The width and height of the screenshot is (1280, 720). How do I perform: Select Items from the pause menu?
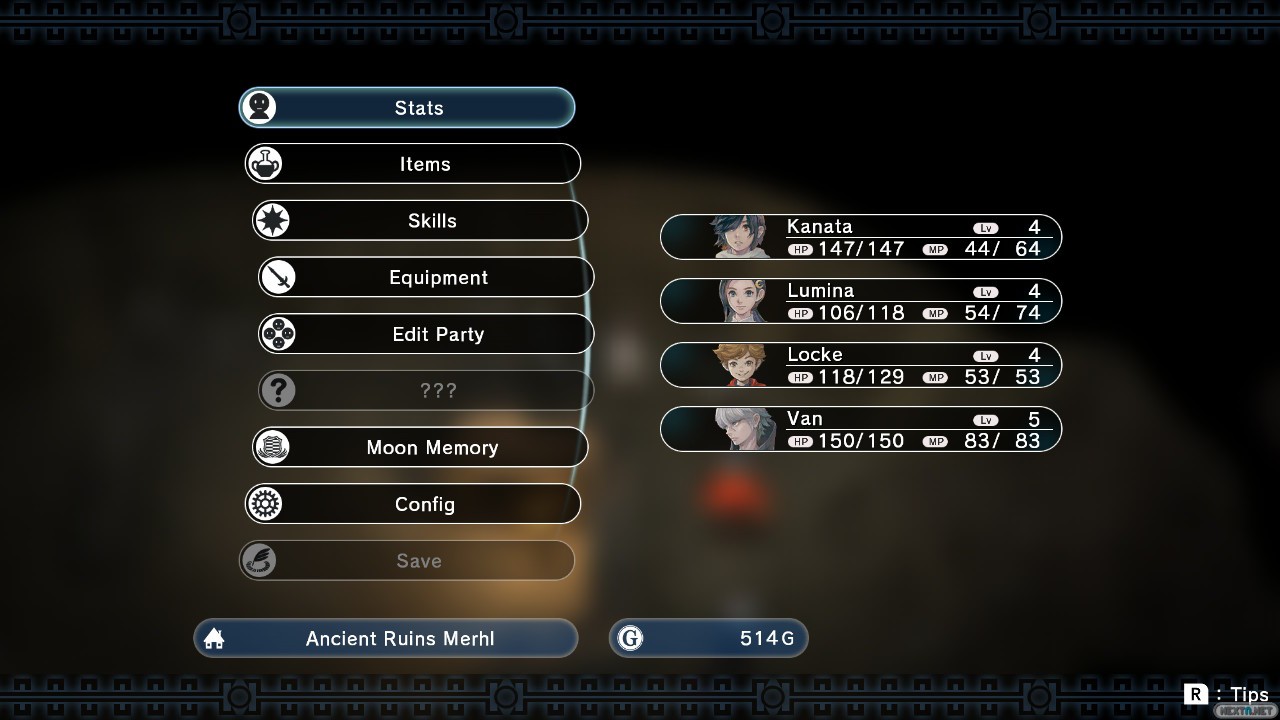413,164
